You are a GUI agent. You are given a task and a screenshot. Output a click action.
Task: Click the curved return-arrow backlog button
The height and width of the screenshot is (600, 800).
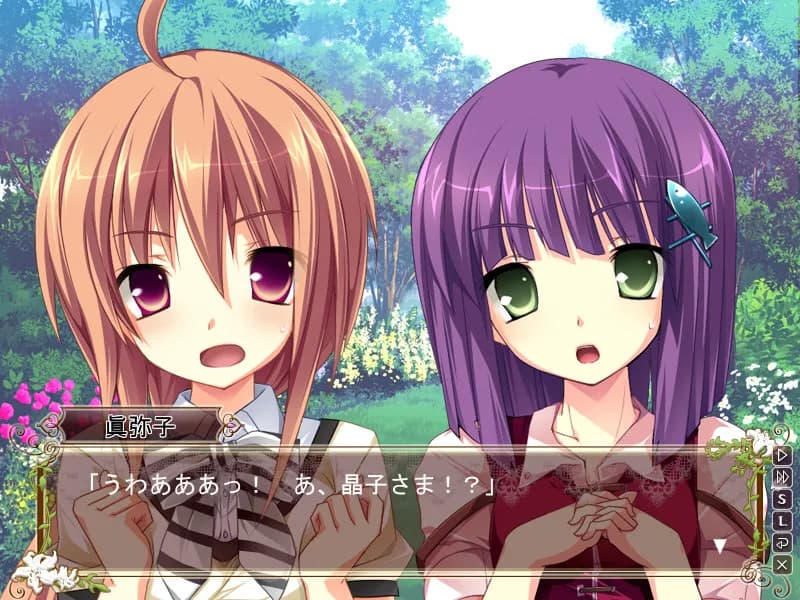782,543
